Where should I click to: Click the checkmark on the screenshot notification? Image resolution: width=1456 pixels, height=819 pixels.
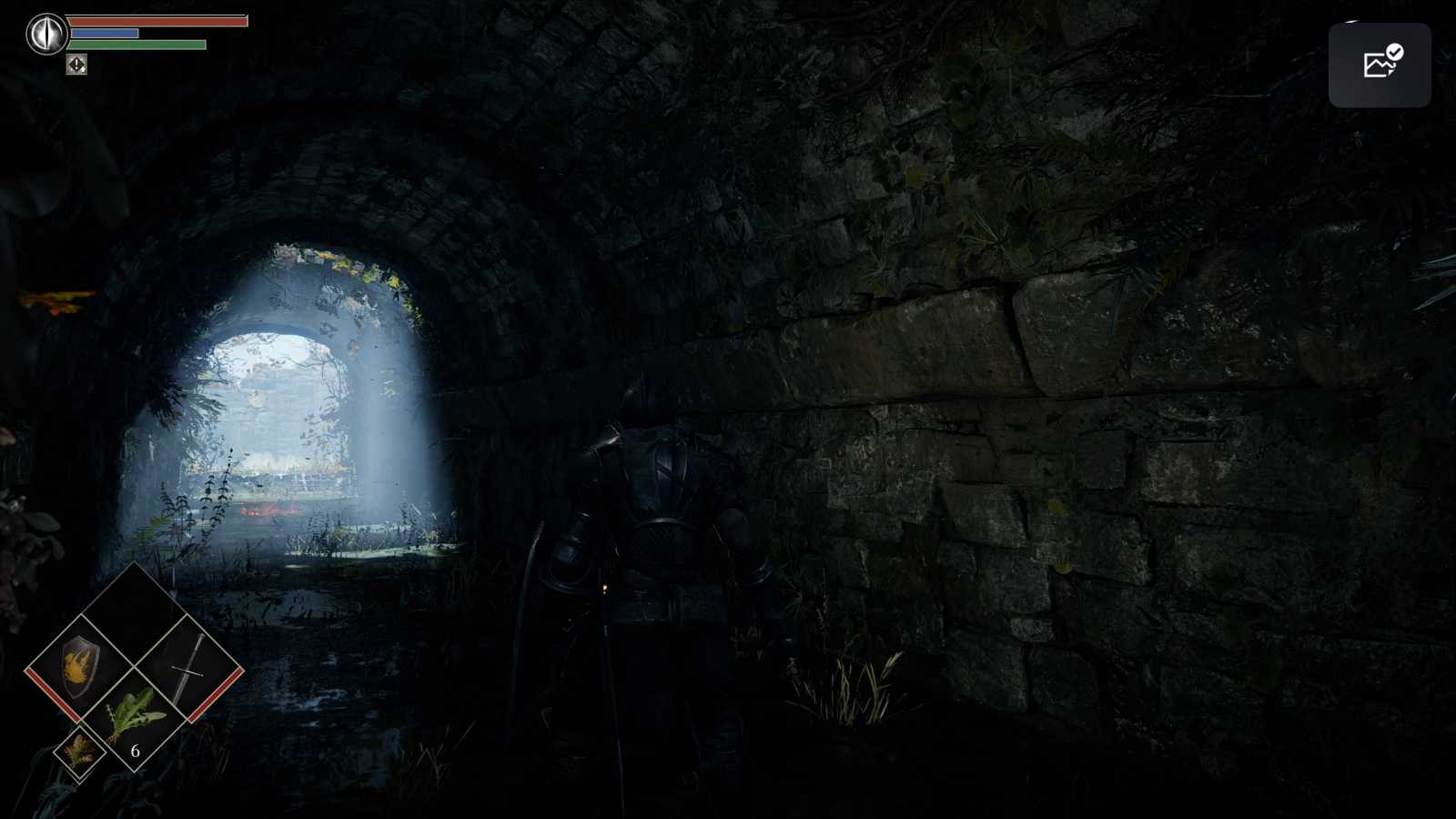coord(1393,52)
